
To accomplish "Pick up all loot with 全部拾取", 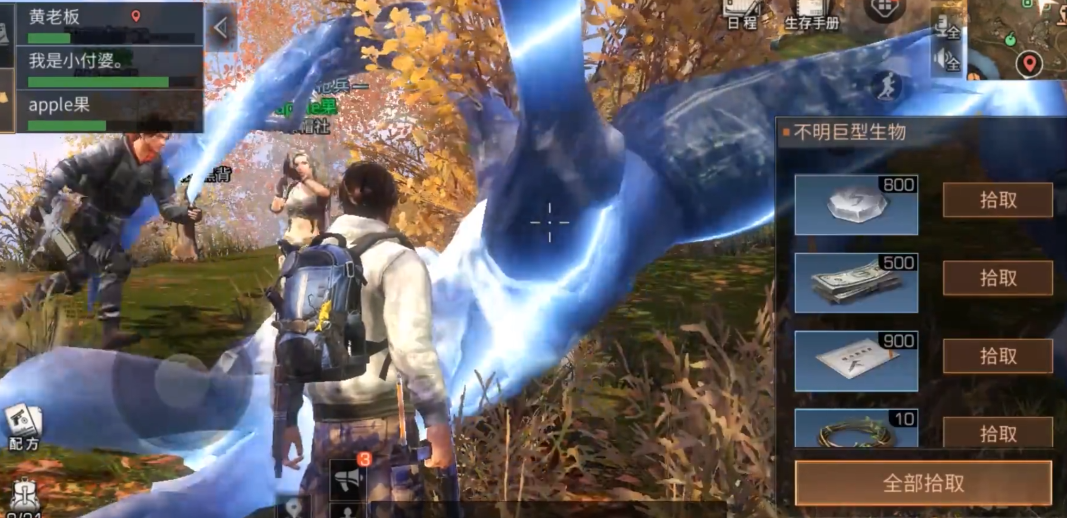I will pos(923,483).
